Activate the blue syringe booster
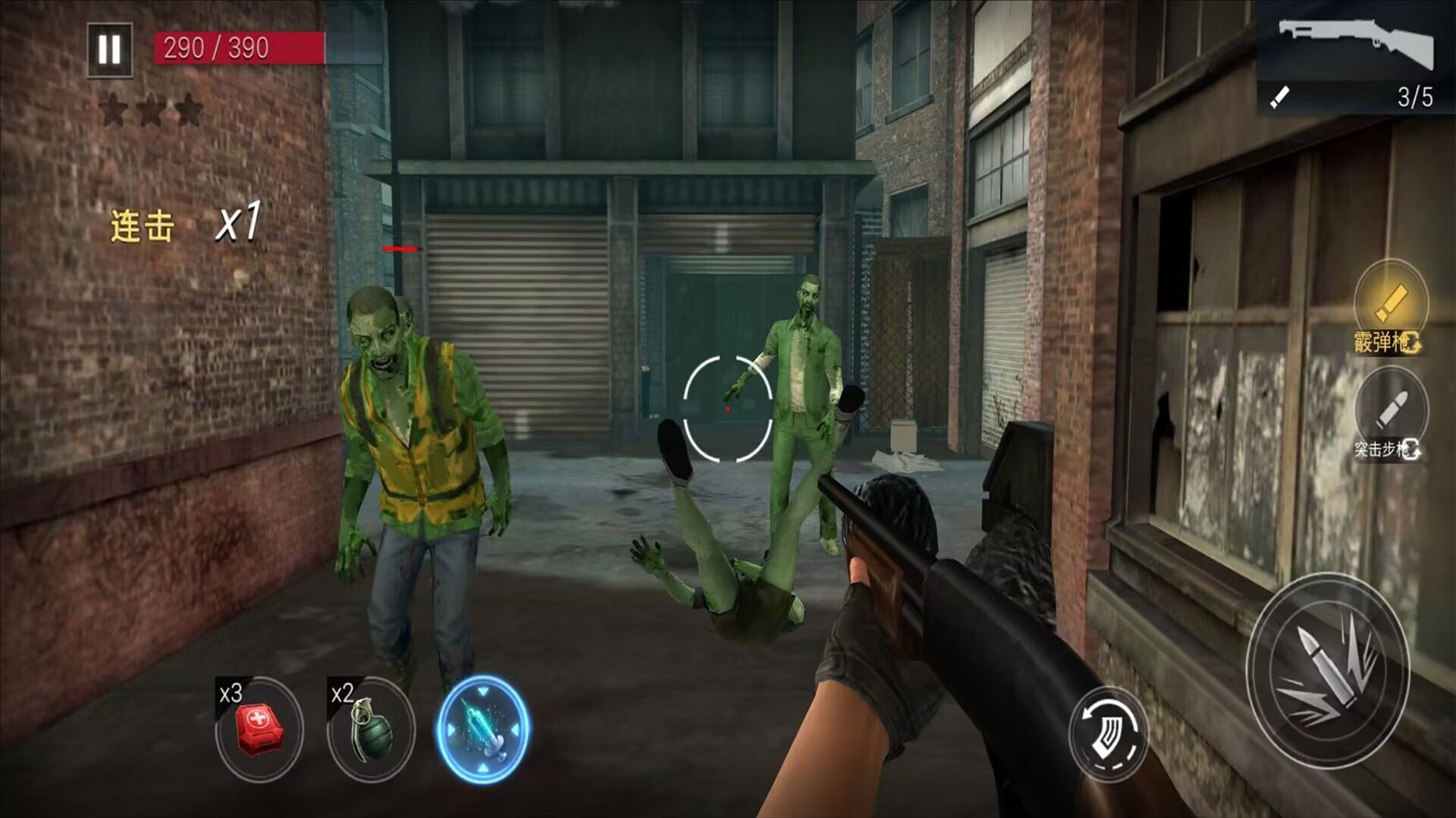The height and width of the screenshot is (818, 1456). [x=483, y=729]
